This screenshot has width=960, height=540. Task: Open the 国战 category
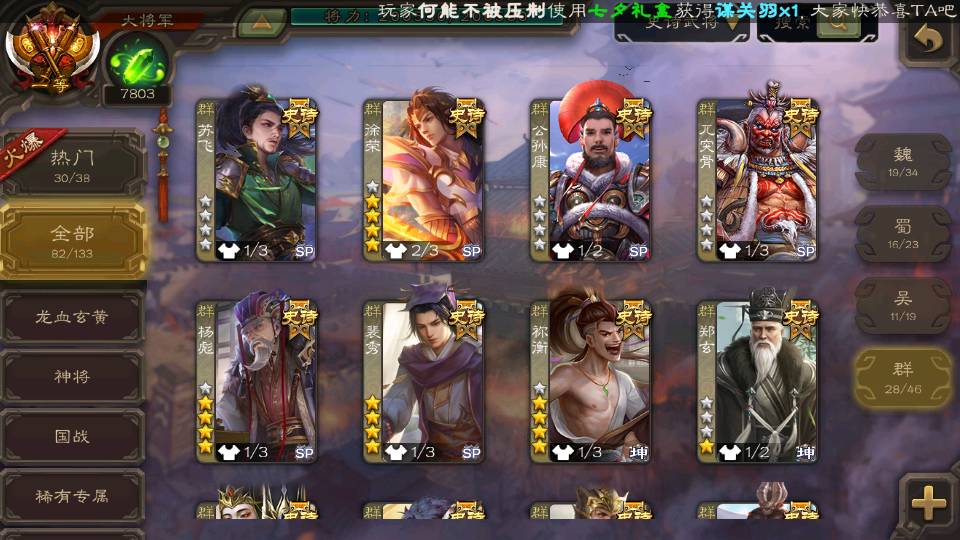click(72, 437)
